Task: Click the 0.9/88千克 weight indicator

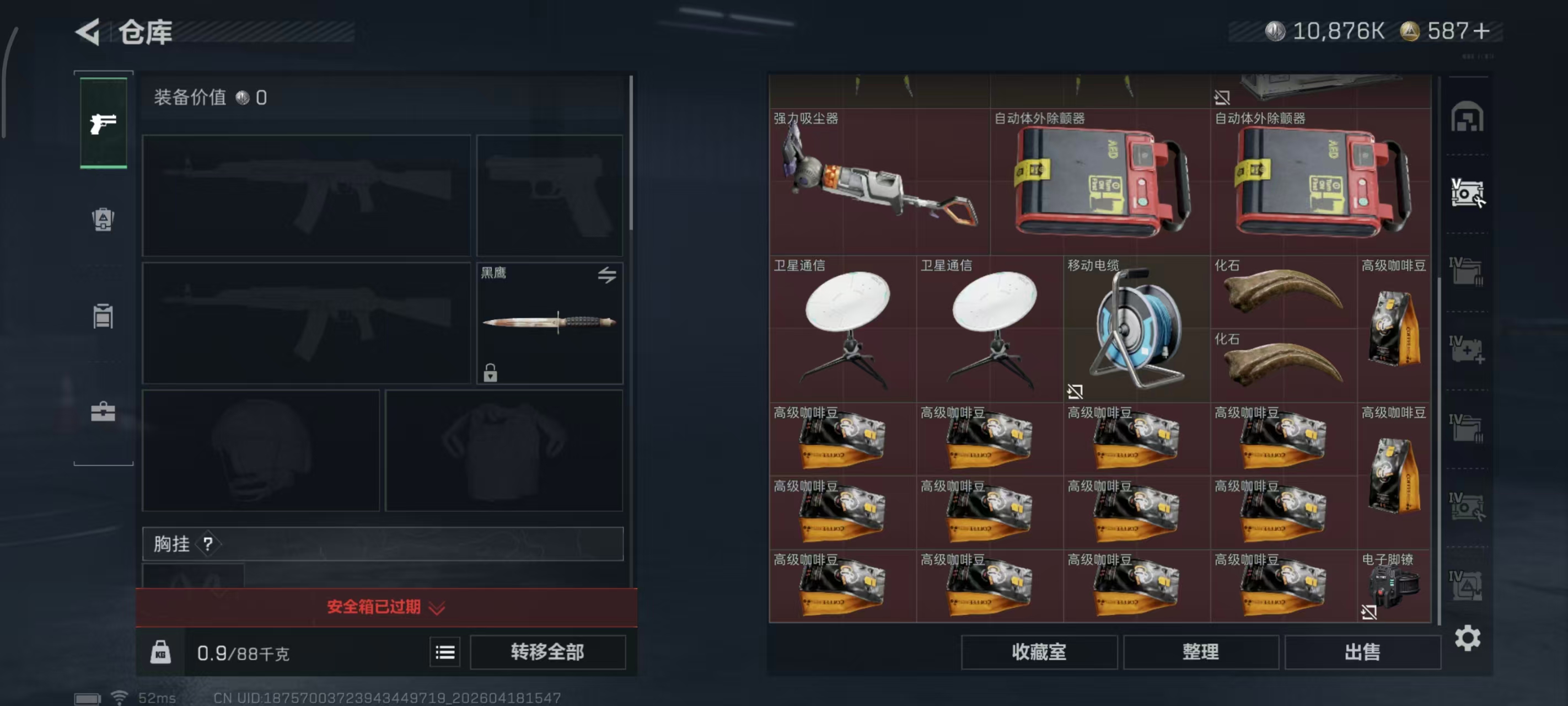Action: tap(241, 652)
